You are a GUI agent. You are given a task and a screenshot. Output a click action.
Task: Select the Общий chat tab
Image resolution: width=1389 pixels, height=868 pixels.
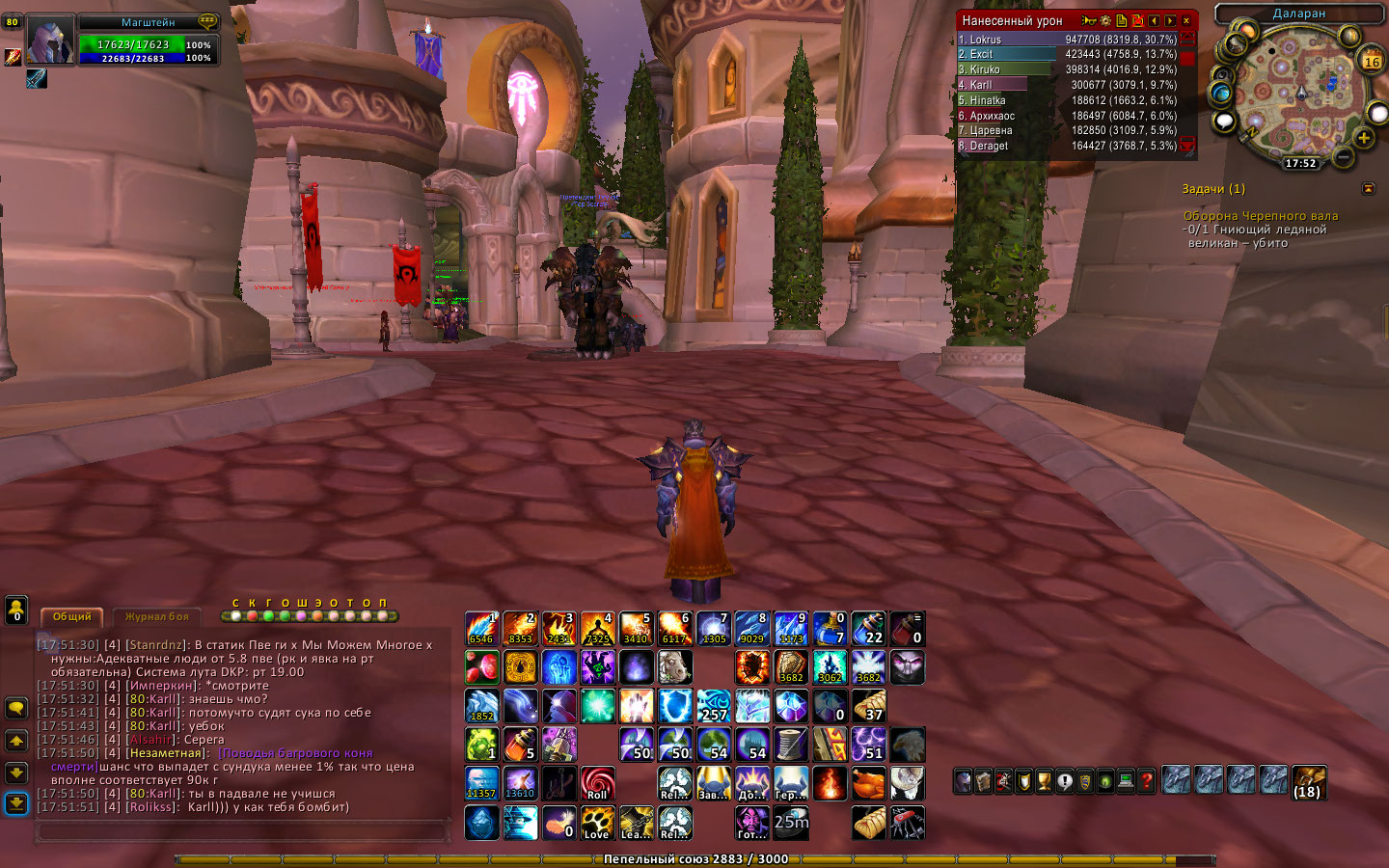tap(72, 616)
